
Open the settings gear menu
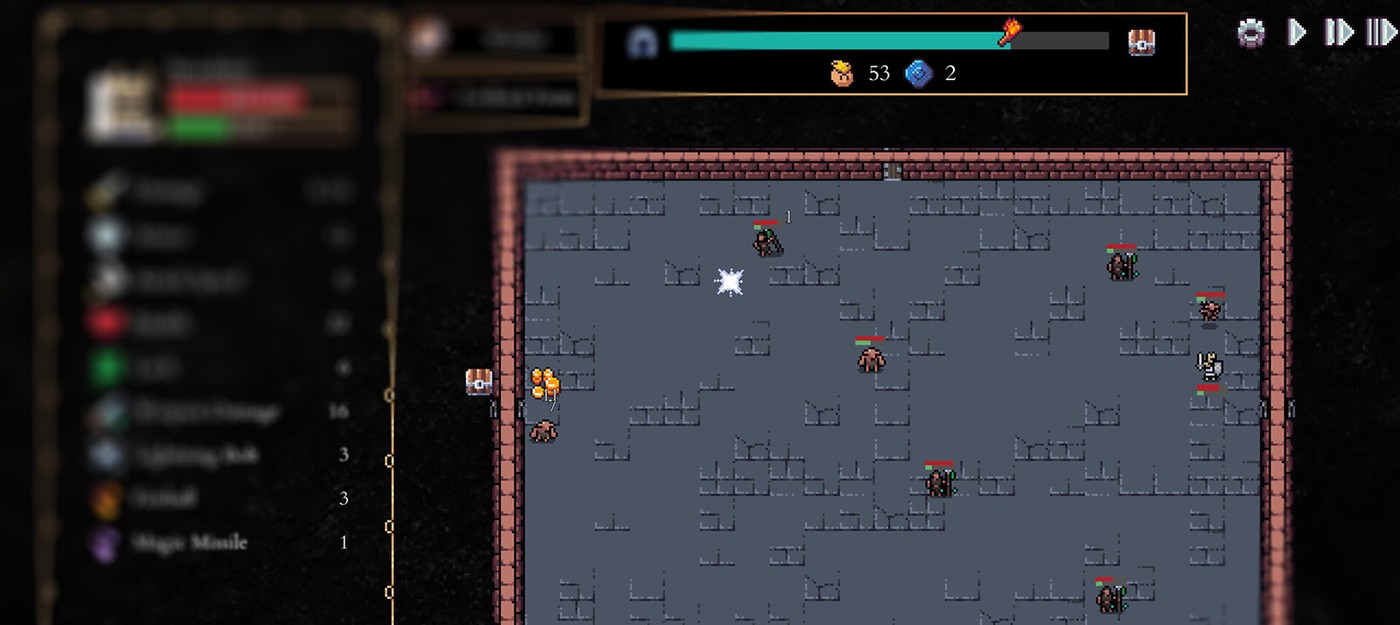(1251, 33)
